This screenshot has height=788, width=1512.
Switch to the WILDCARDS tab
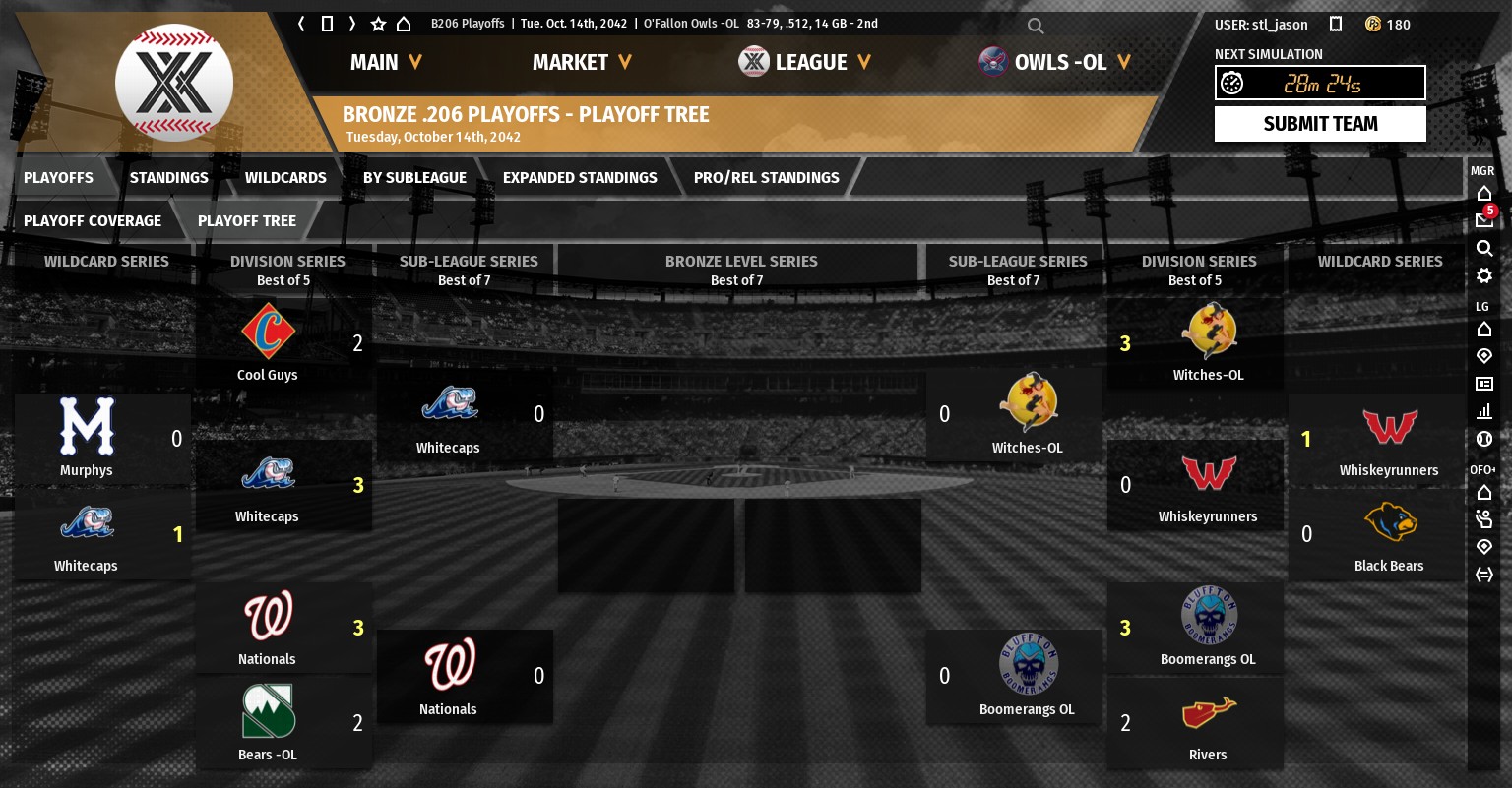[285, 178]
